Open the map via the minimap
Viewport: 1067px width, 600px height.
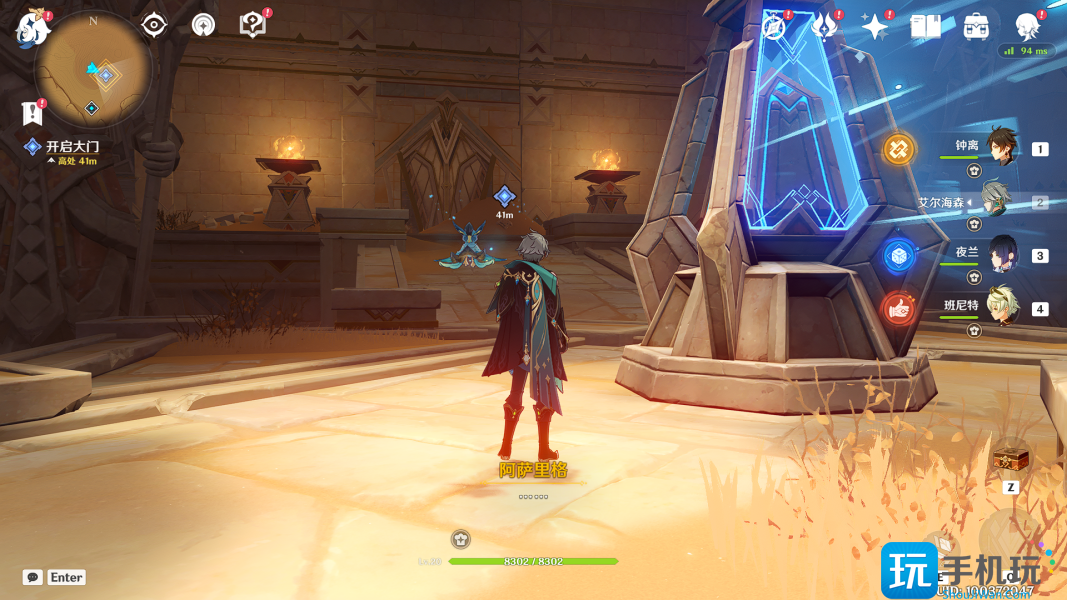point(93,70)
